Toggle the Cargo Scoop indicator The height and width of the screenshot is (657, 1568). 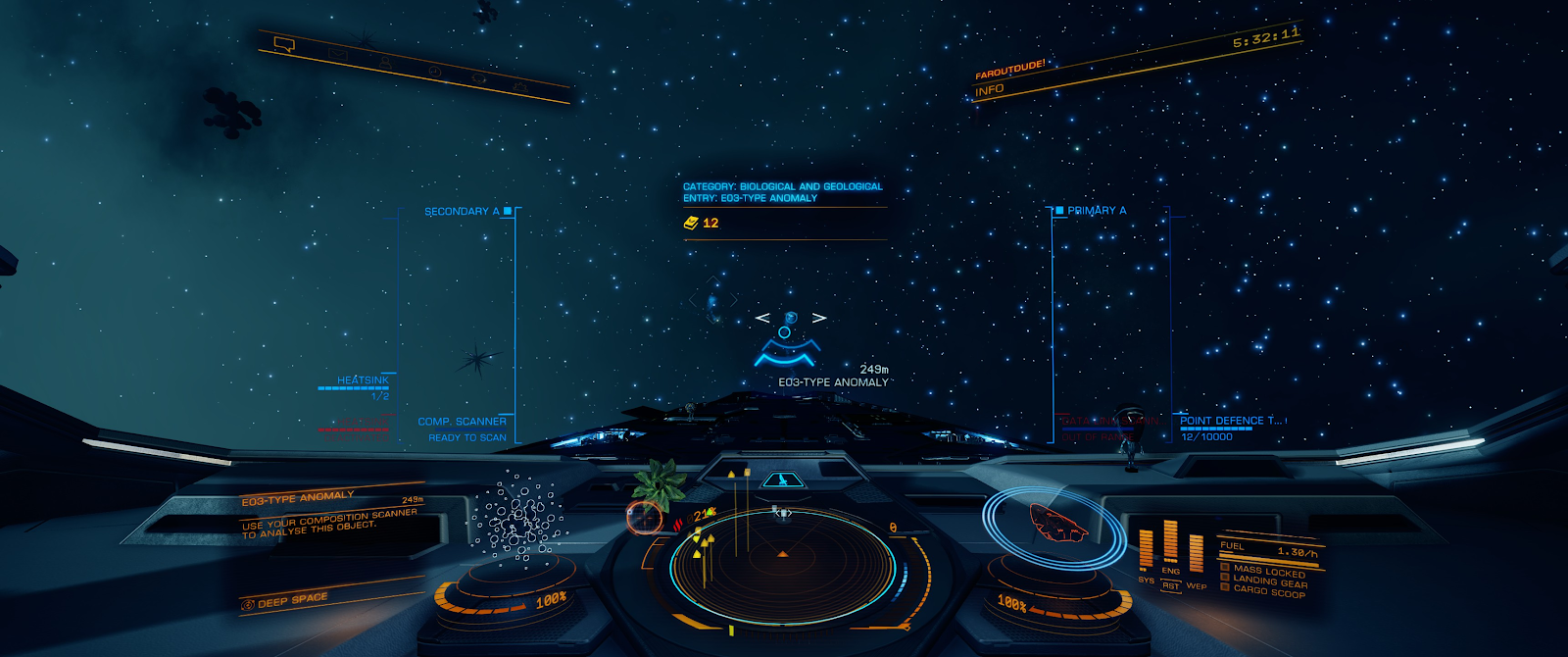(1268, 590)
